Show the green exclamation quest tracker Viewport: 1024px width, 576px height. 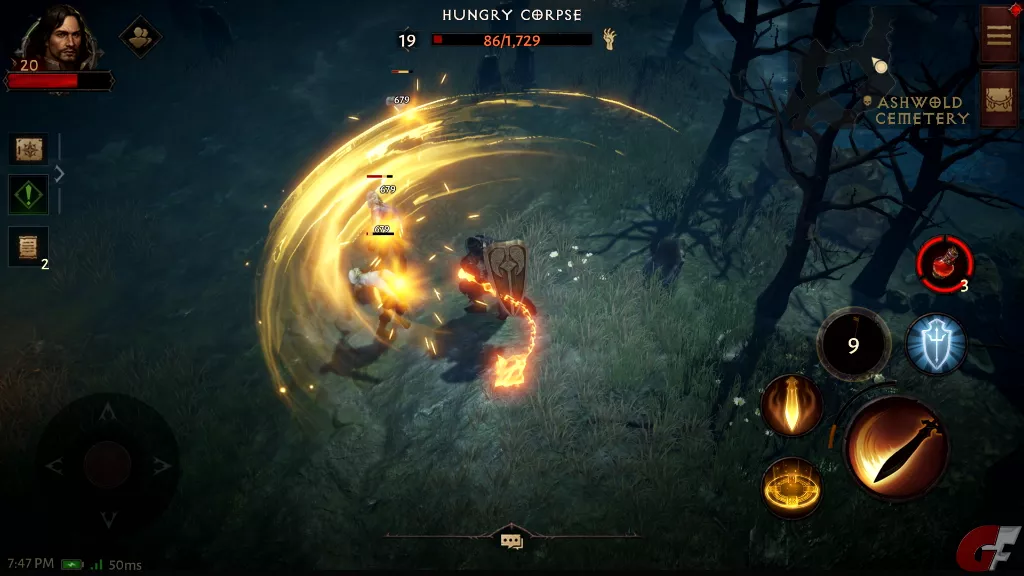pyautogui.click(x=28, y=194)
